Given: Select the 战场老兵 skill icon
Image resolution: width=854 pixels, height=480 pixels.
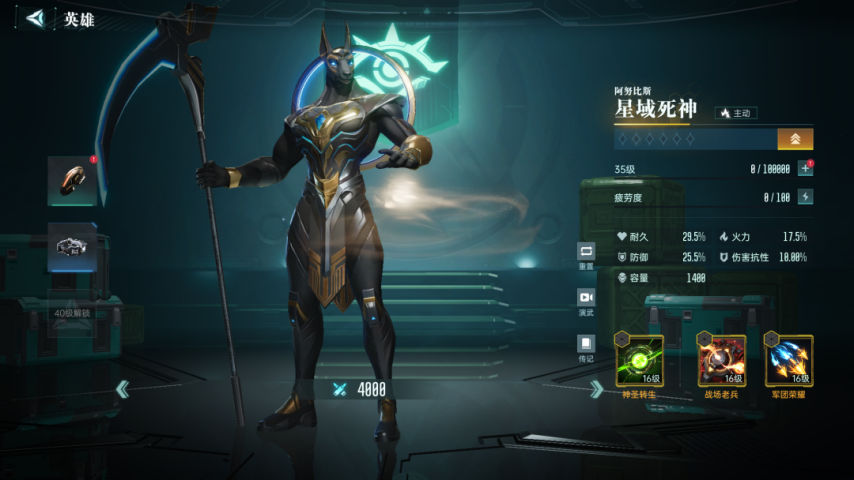Looking at the screenshot, I should click(722, 361).
